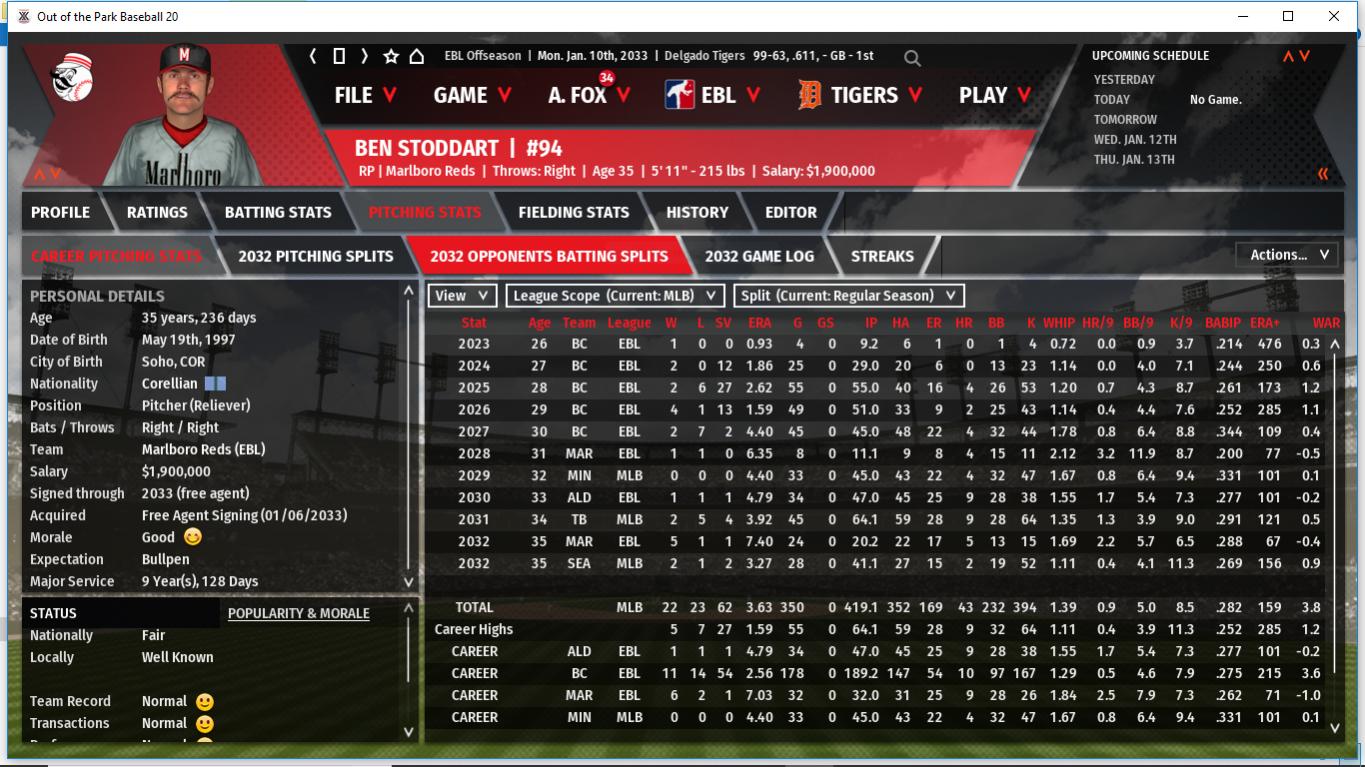Open the EDITOR tab
Viewport: 1365px width, 767px height.
click(x=791, y=212)
